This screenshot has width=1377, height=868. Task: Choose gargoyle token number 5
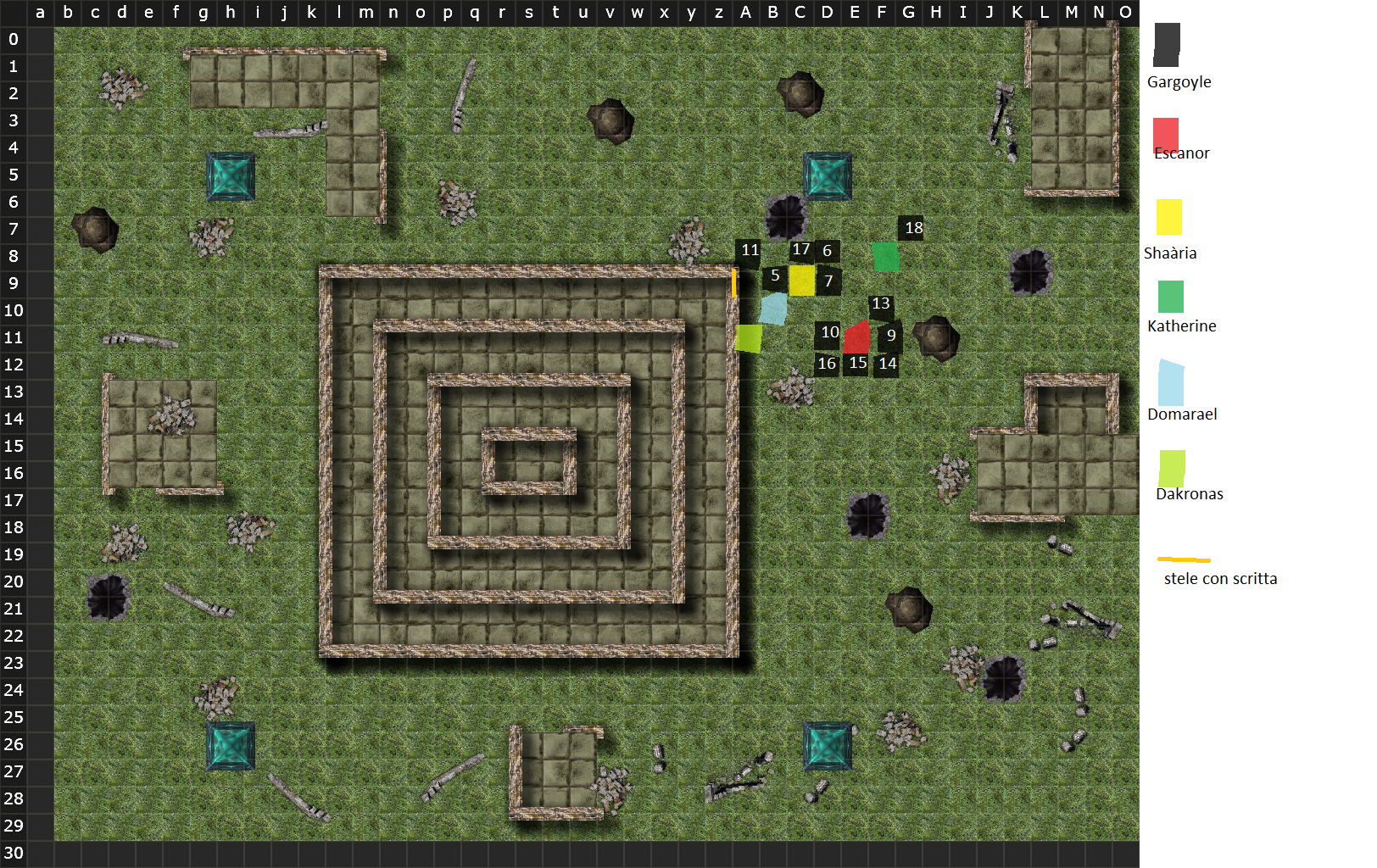click(x=774, y=276)
